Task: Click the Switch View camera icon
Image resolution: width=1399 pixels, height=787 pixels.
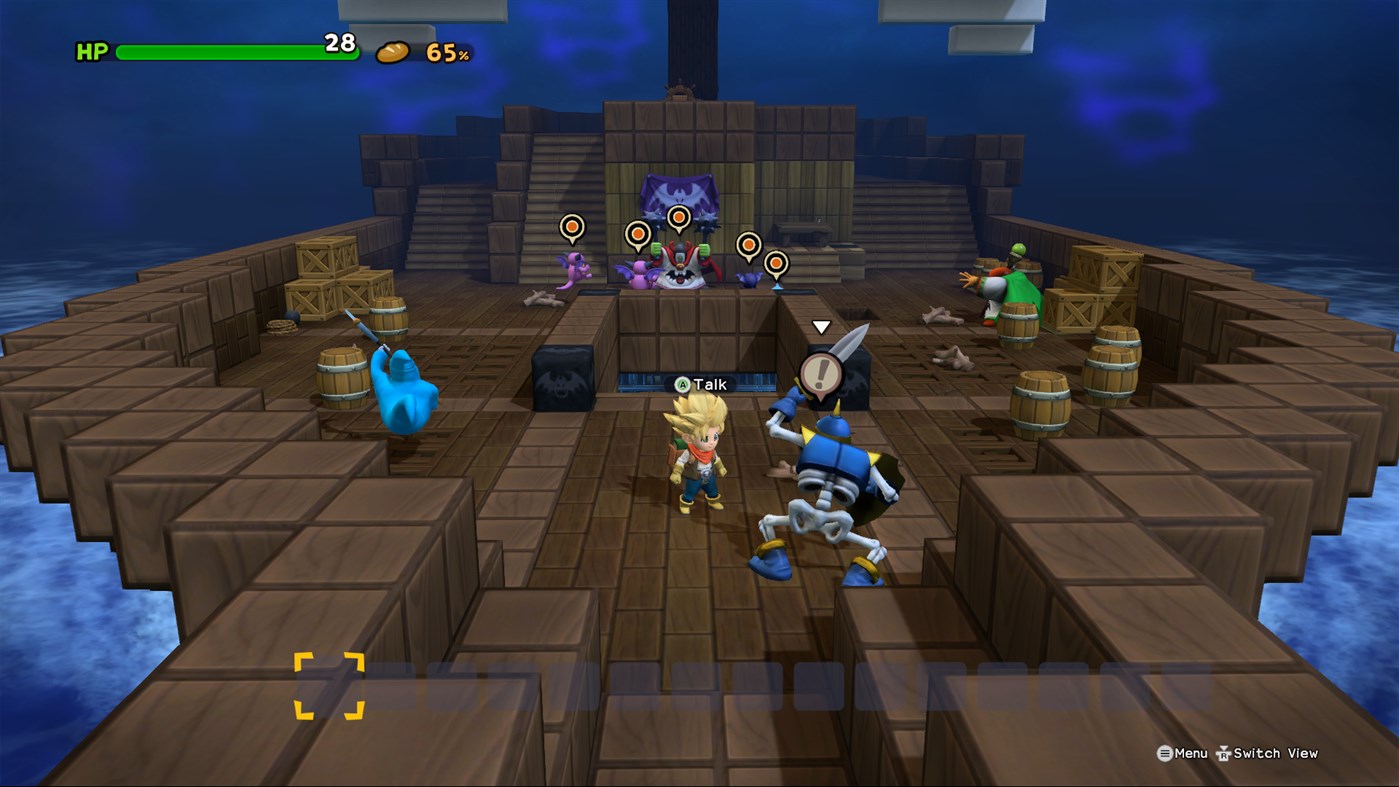Action: pos(1224,753)
